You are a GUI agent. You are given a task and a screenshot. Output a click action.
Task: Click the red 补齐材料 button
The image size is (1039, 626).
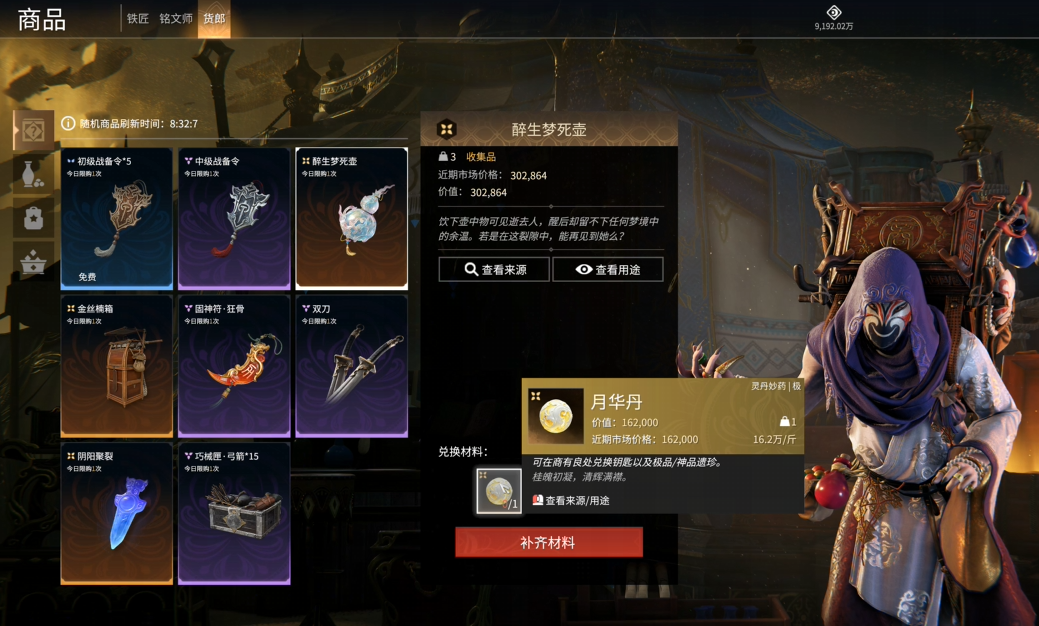[x=548, y=542]
